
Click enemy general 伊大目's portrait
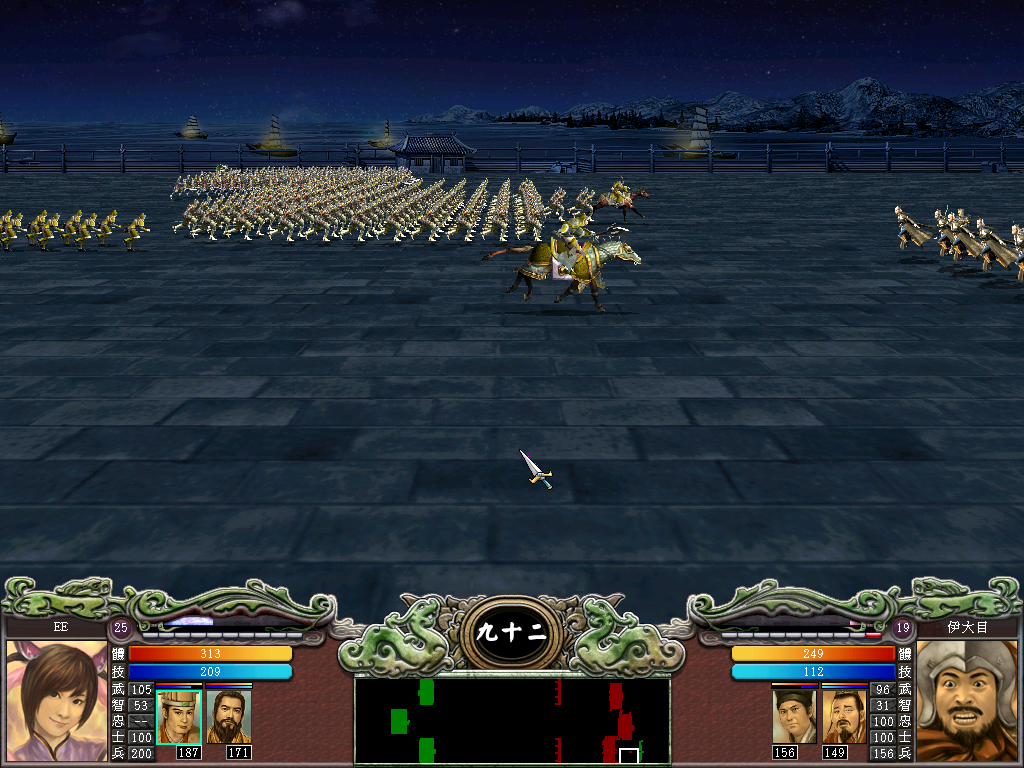966,700
